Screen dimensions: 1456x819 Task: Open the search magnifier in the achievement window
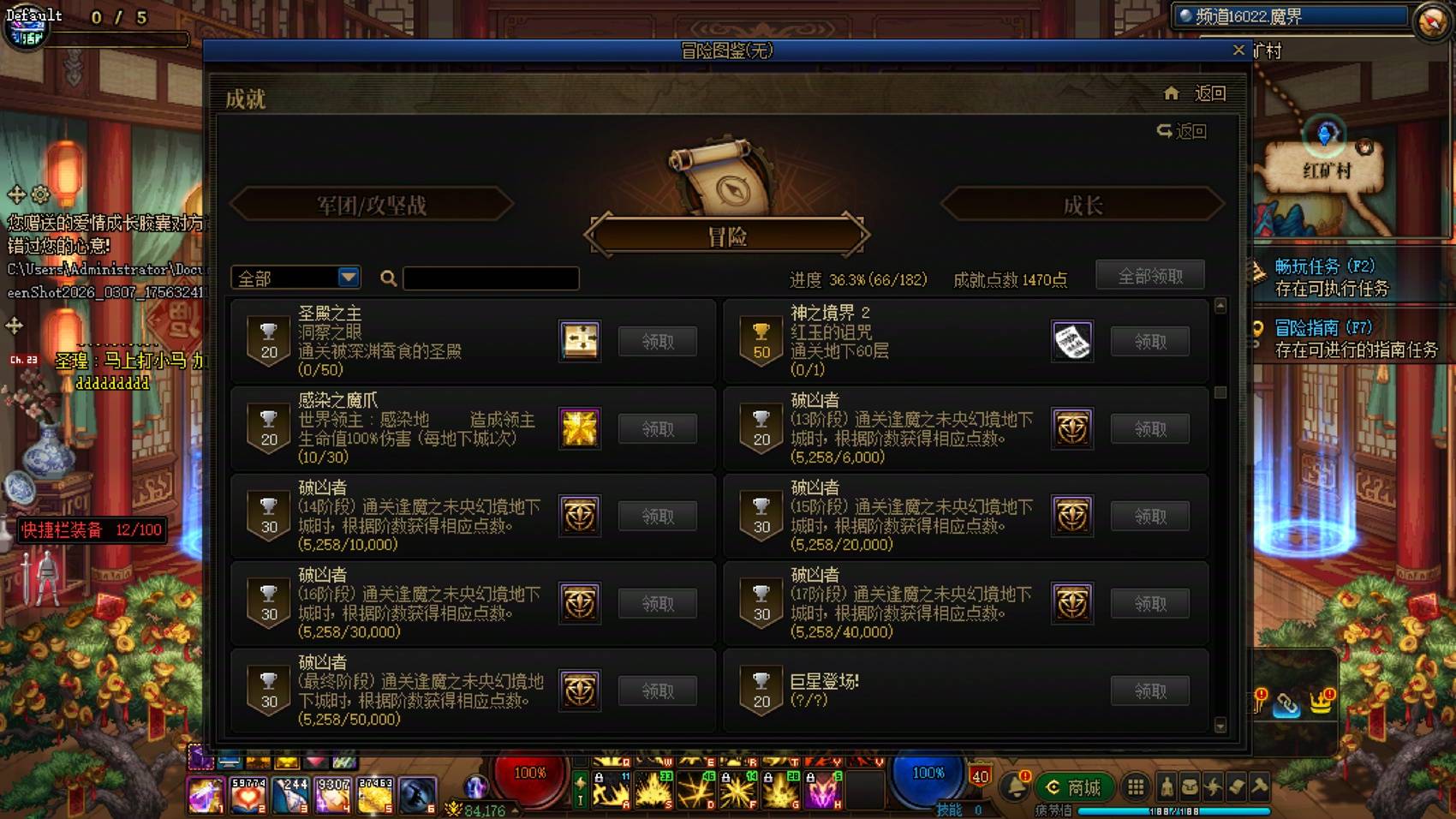click(388, 278)
